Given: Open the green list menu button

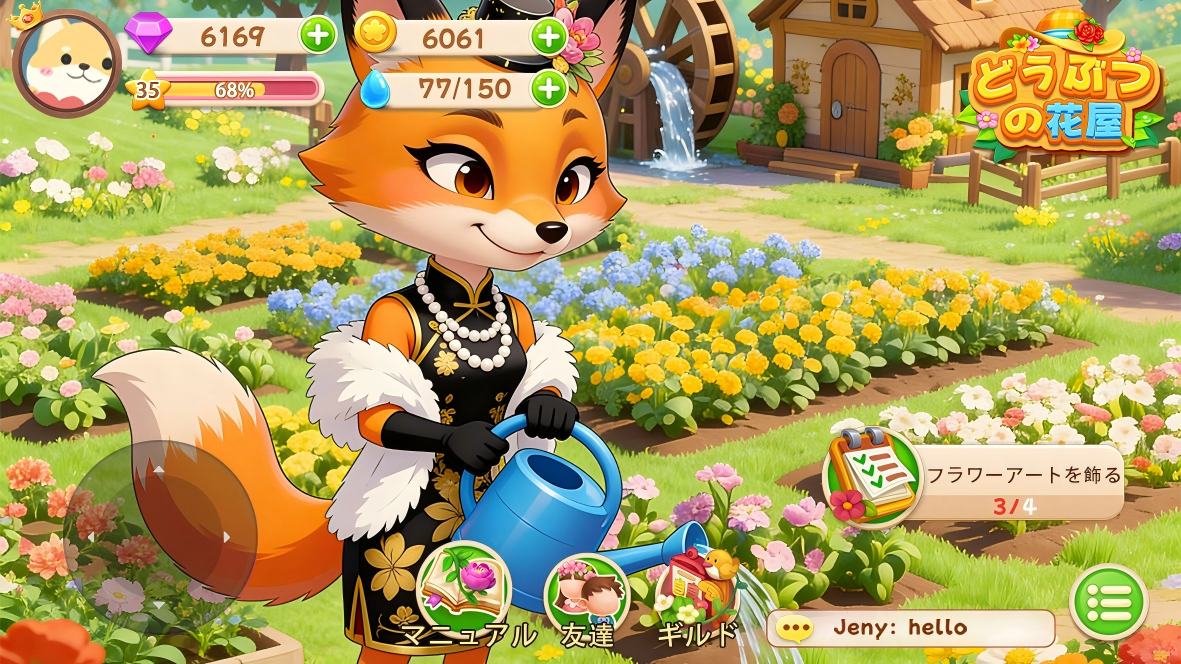Looking at the screenshot, I should pyautogui.click(x=1108, y=602).
